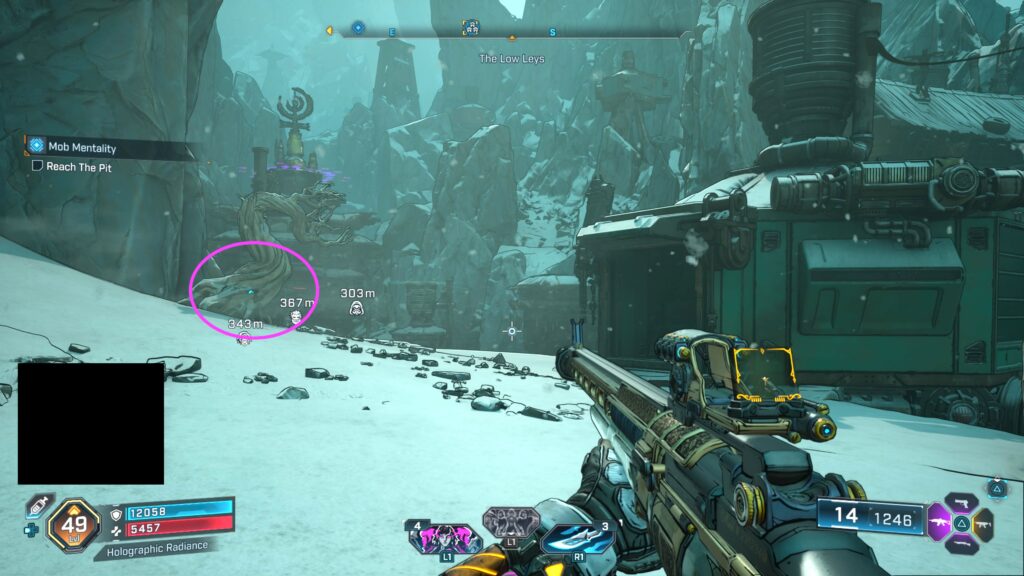1024x576 pixels.
Task: Choose the bottom weapon wheel slot
Action: [962, 543]
